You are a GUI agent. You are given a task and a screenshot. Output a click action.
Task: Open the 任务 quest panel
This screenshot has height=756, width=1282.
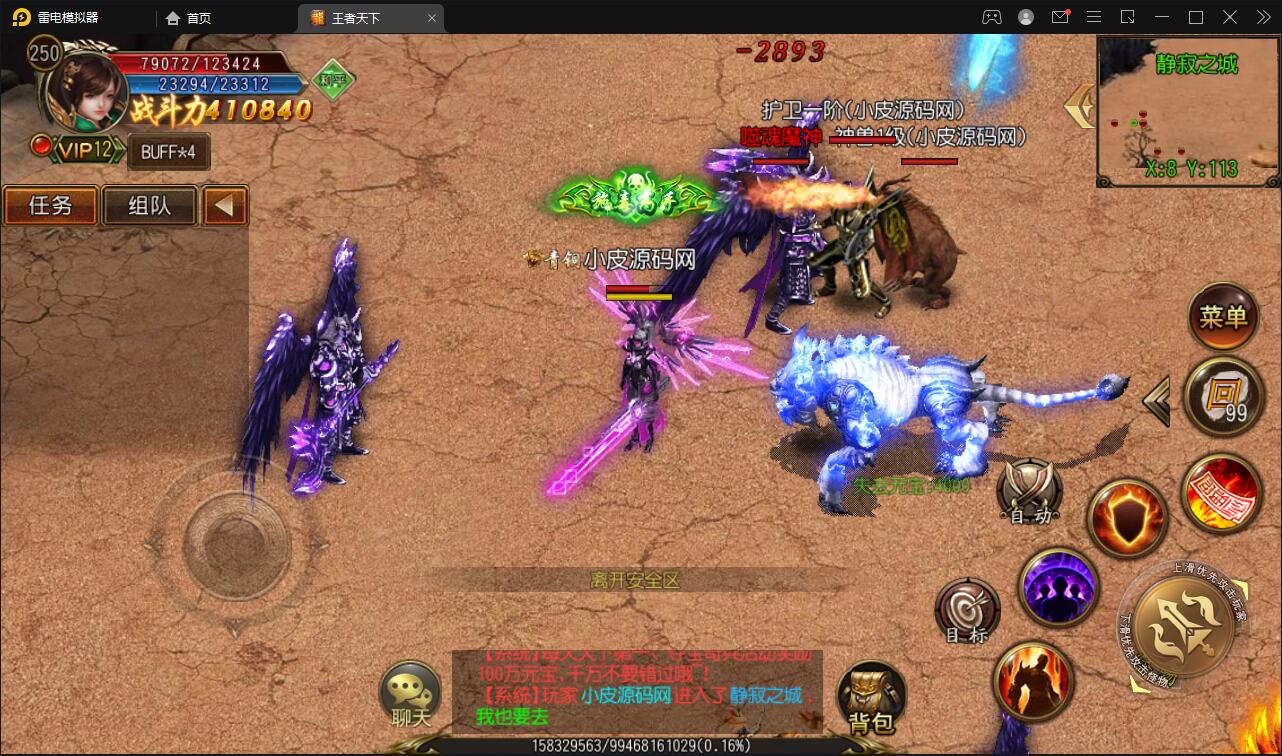[50, 206]
